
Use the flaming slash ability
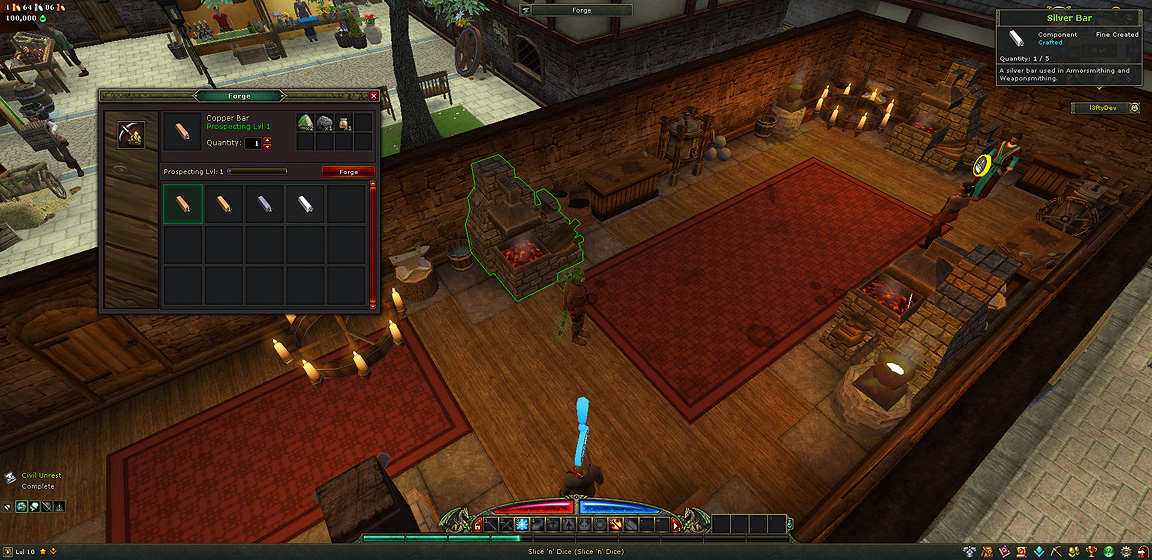[x=615, y=524]
